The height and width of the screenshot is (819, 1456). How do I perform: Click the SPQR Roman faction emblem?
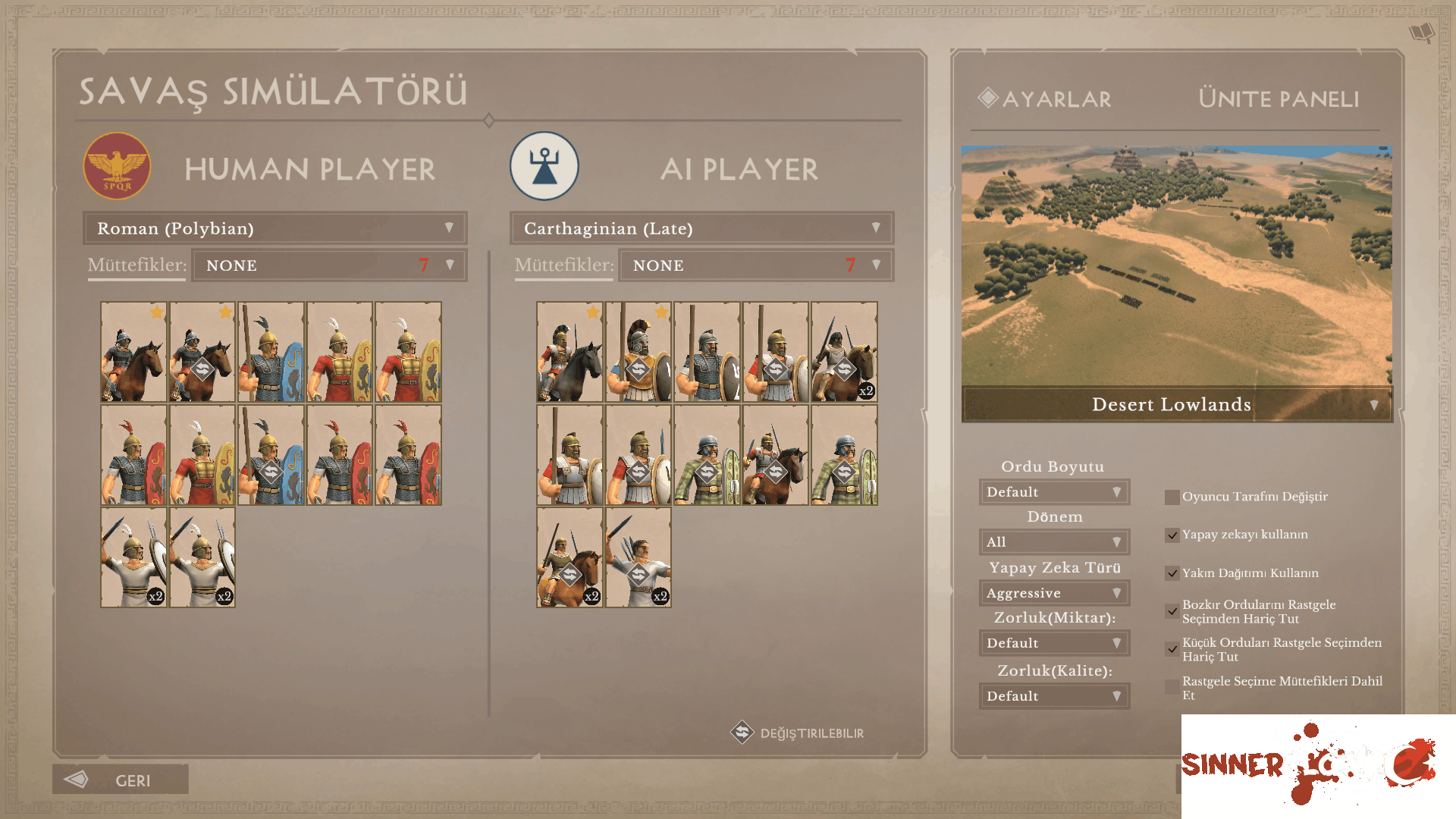117,166
